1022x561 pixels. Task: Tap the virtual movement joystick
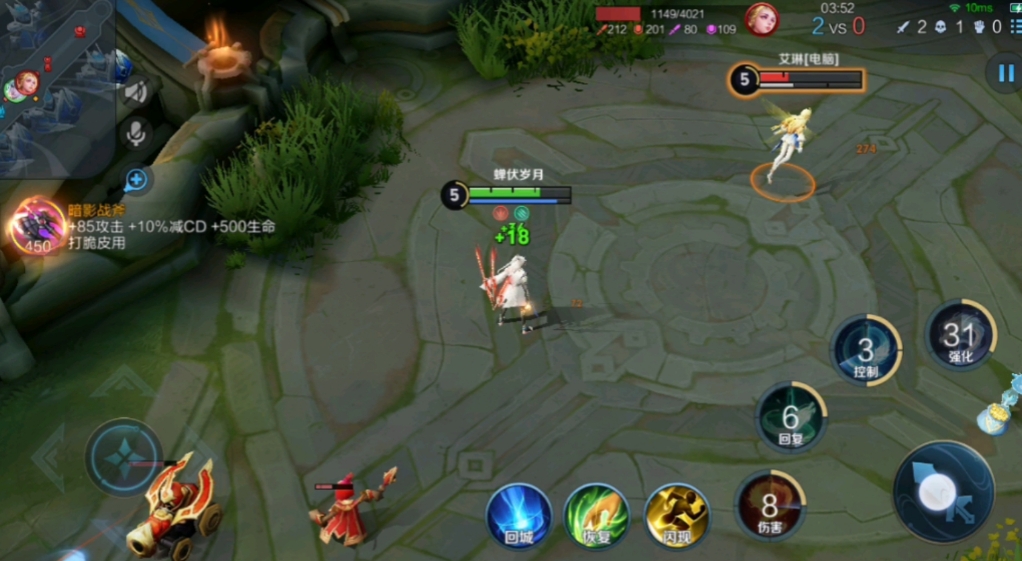point(124,458)
